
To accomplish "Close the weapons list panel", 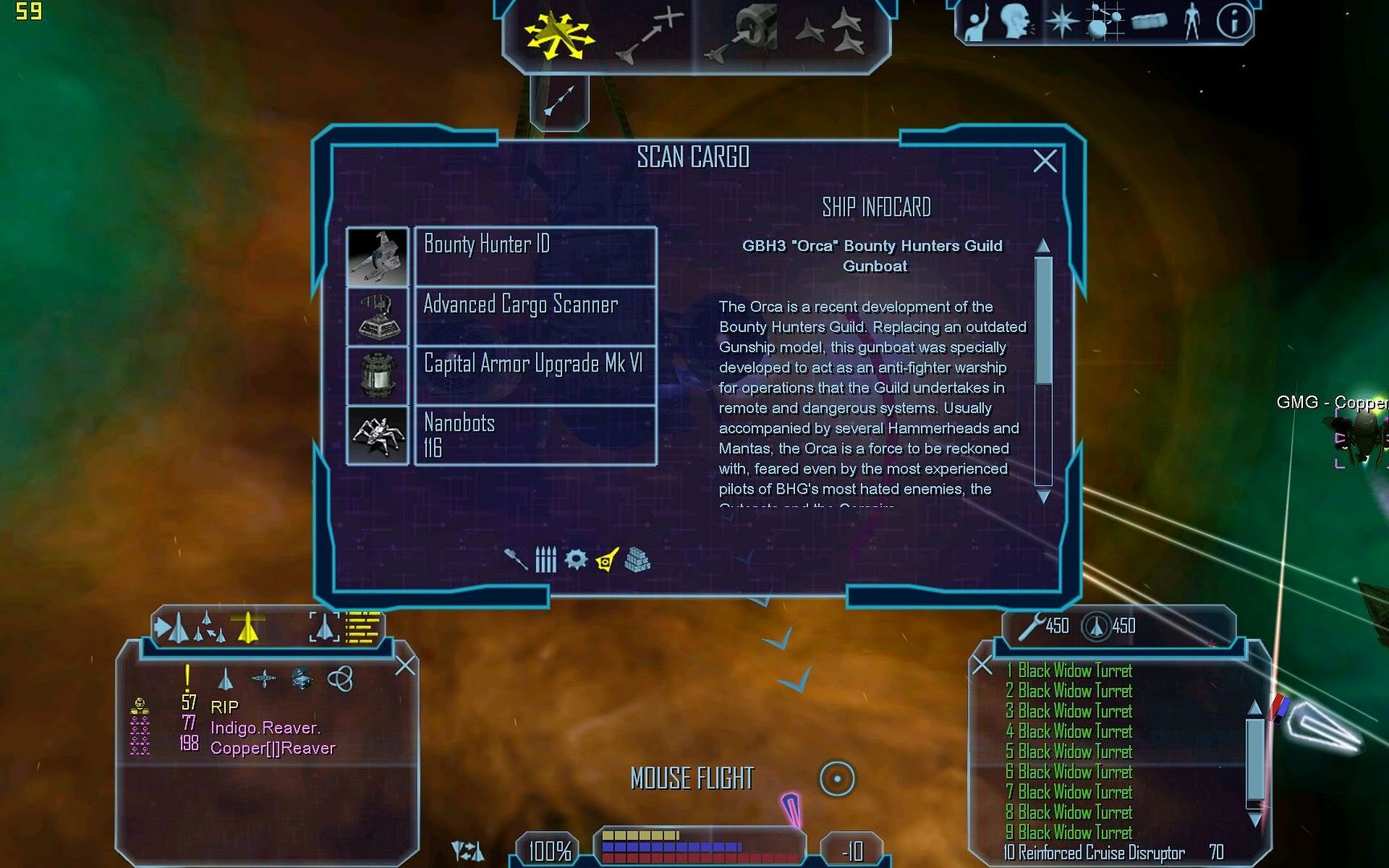I will 982,665.
